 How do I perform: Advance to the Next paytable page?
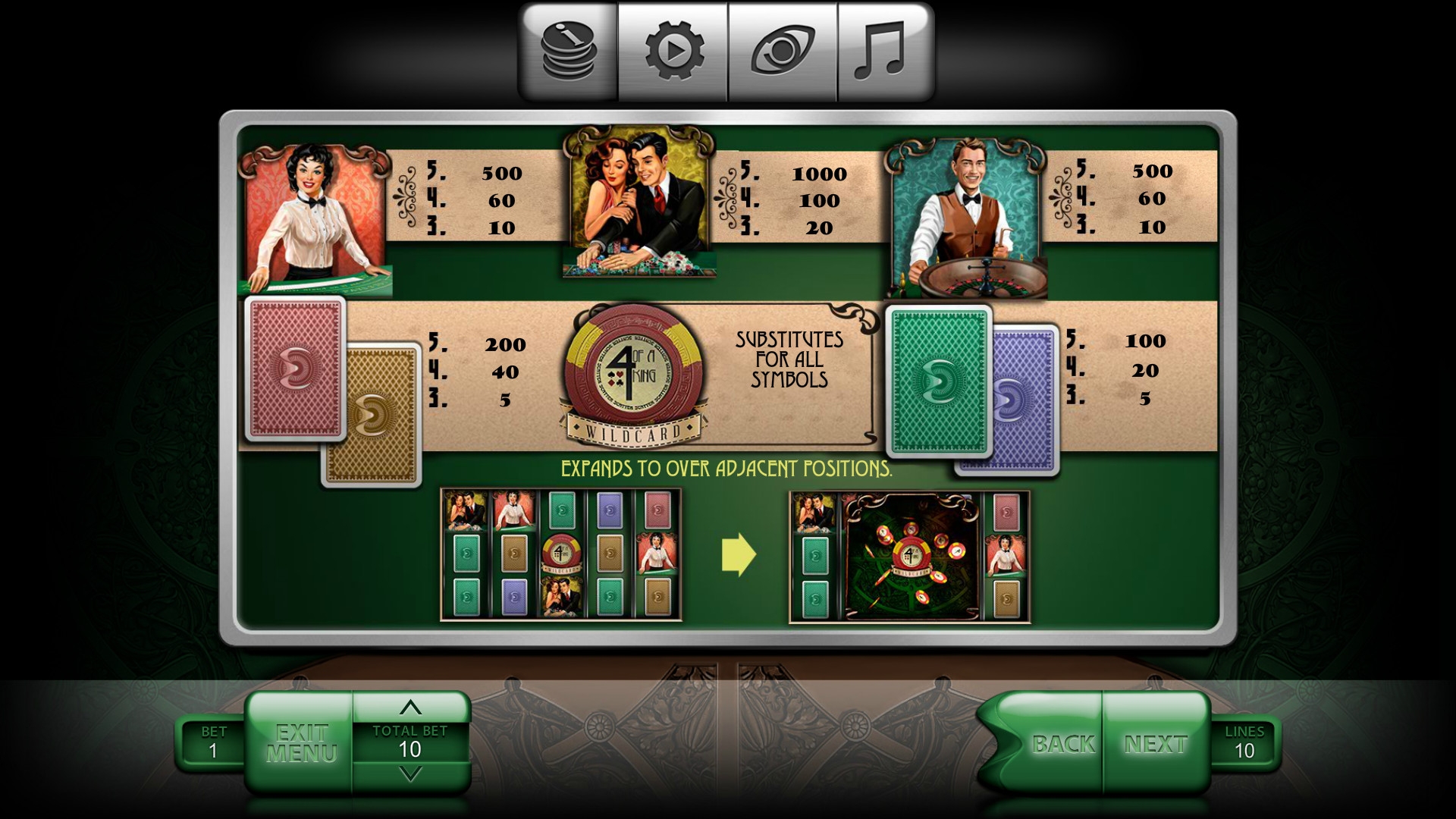(1156, 744)
